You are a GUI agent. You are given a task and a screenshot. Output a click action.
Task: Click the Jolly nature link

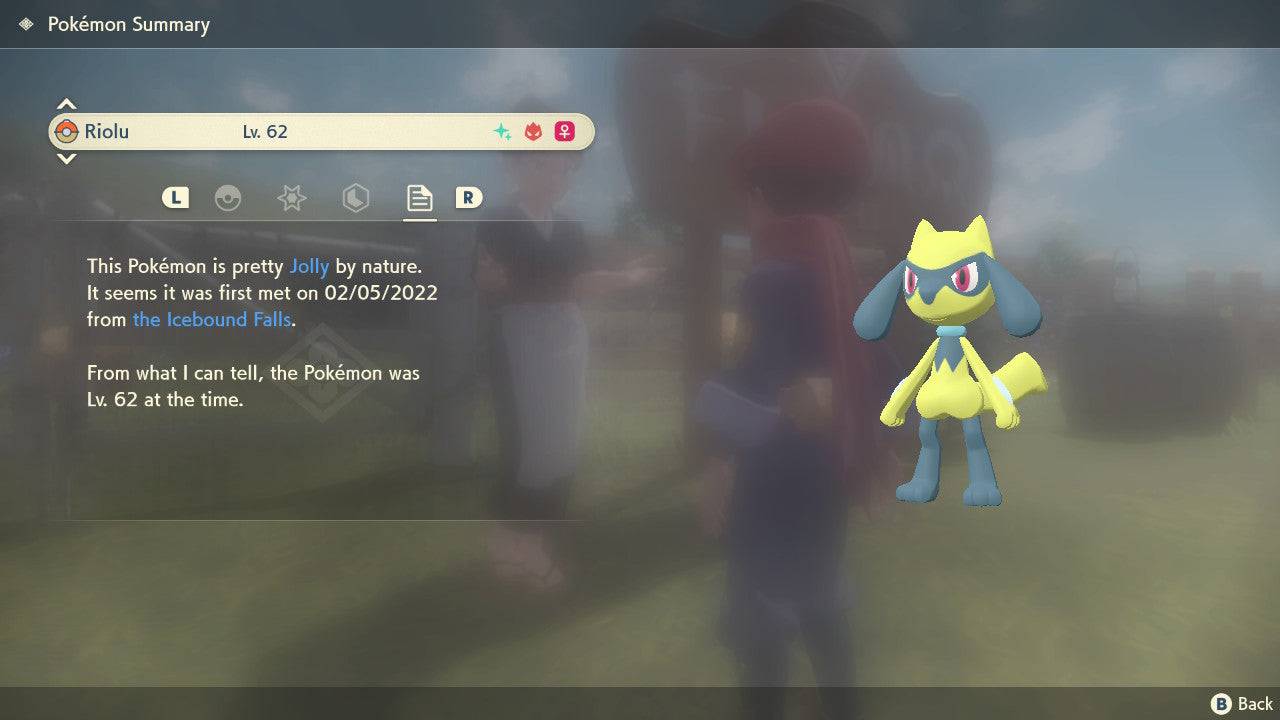[x=309, y=266]
